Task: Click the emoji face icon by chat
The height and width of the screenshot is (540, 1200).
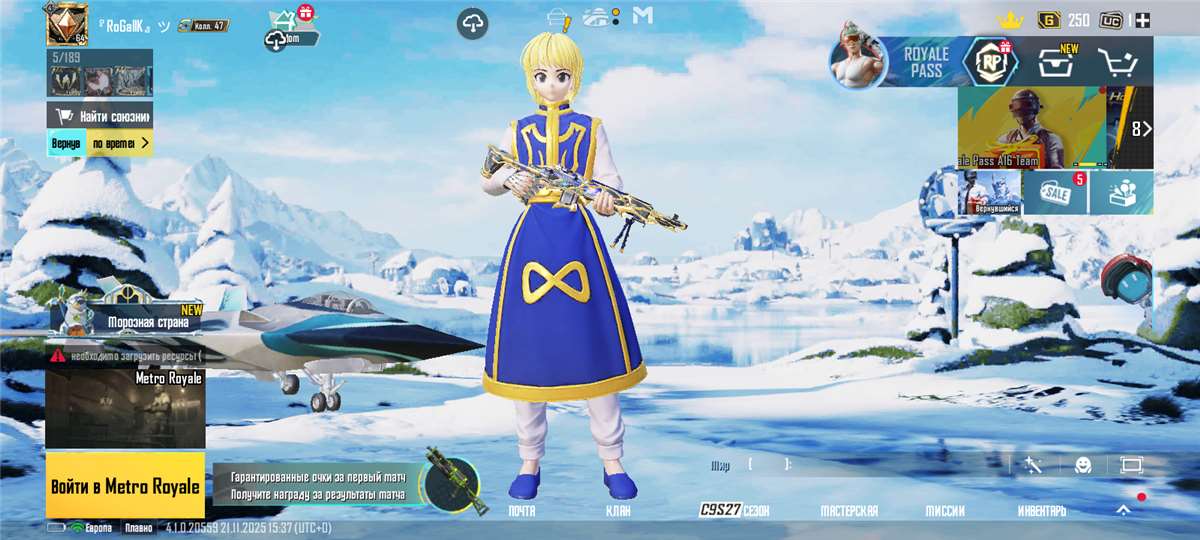Action: coord(1083,465)
